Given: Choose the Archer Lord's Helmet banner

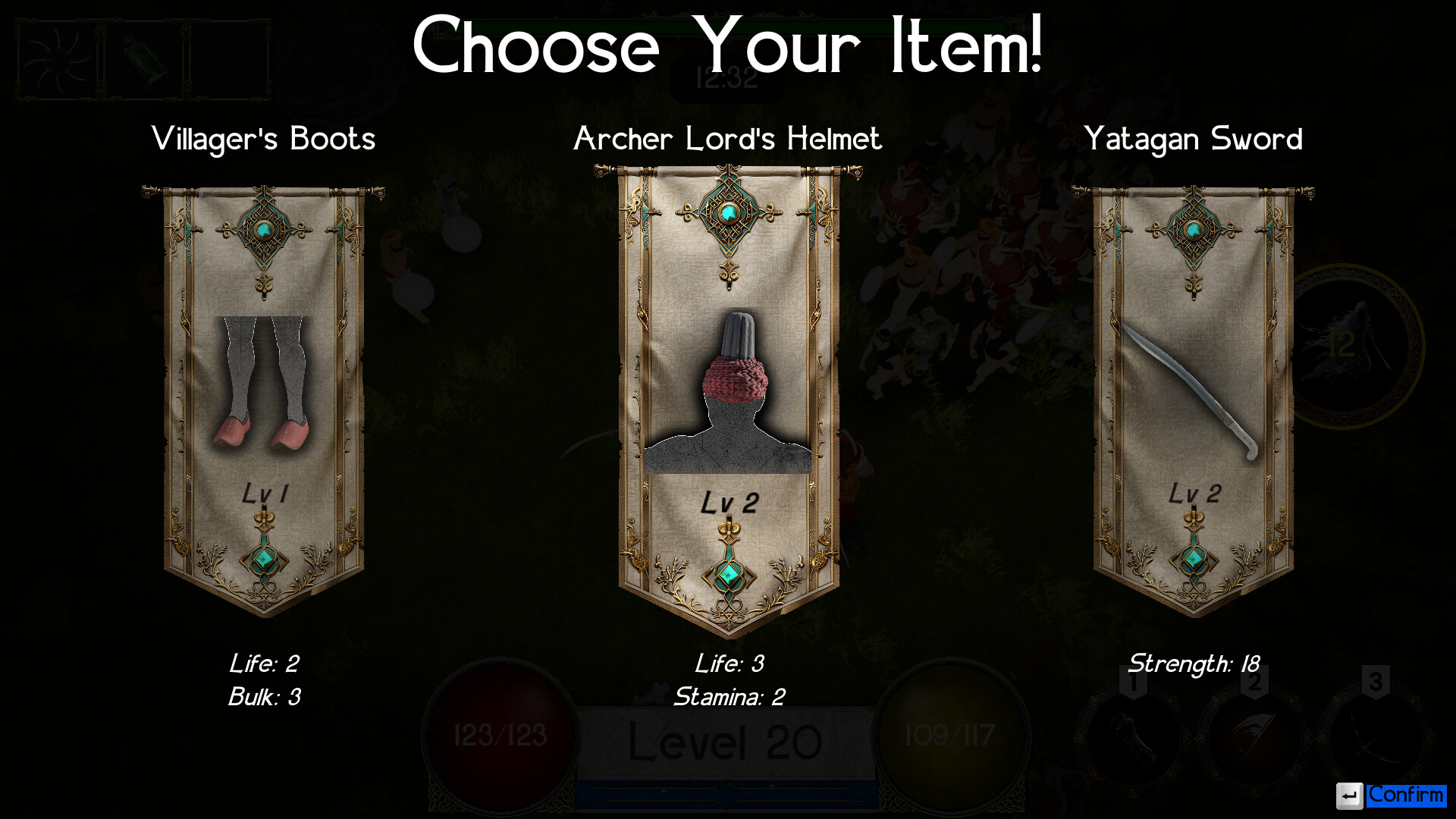Looking at the screenshot, I should tap(728, 394).
